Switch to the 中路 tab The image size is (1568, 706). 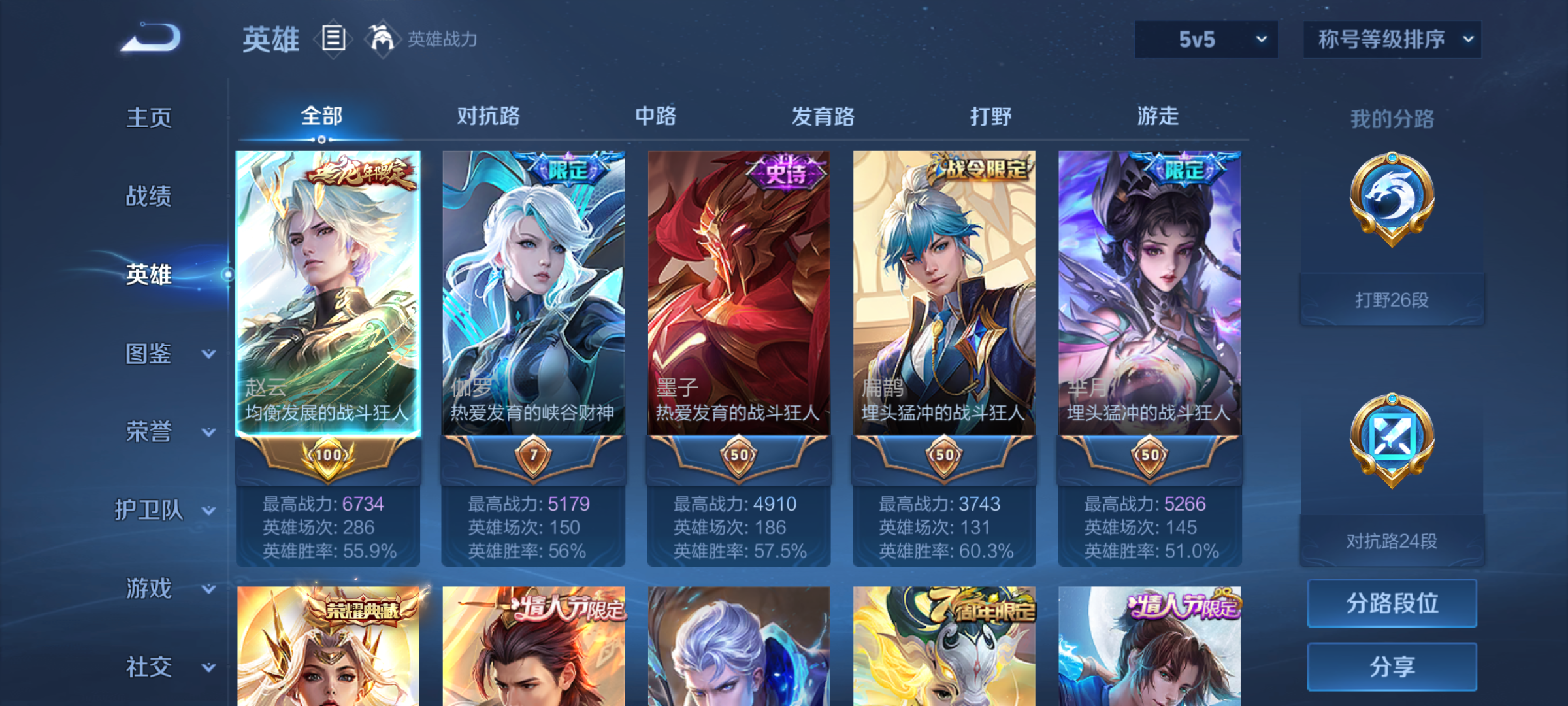(x=655, y=116)
